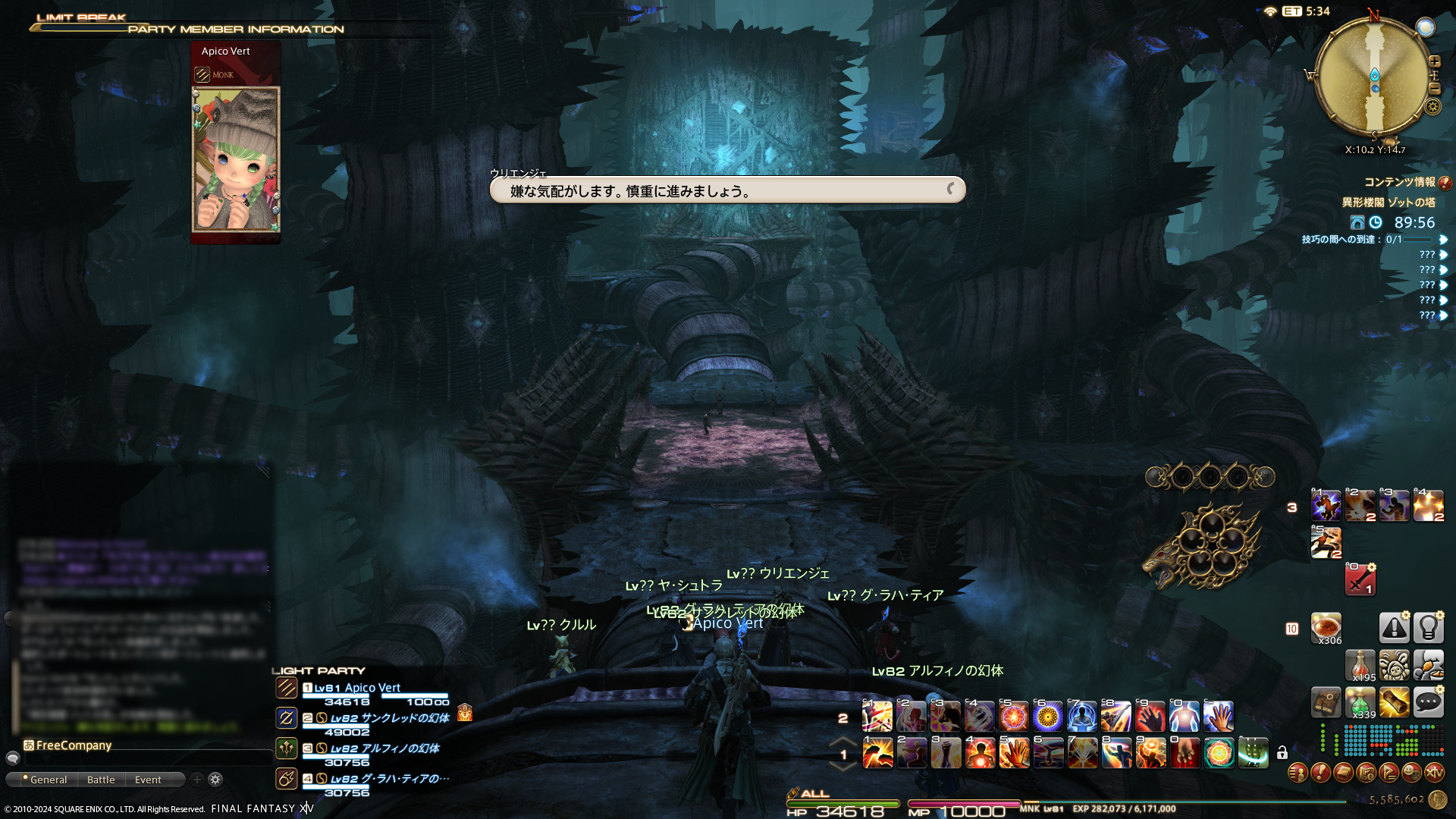Open chat log gear settings

click(215, 780)
